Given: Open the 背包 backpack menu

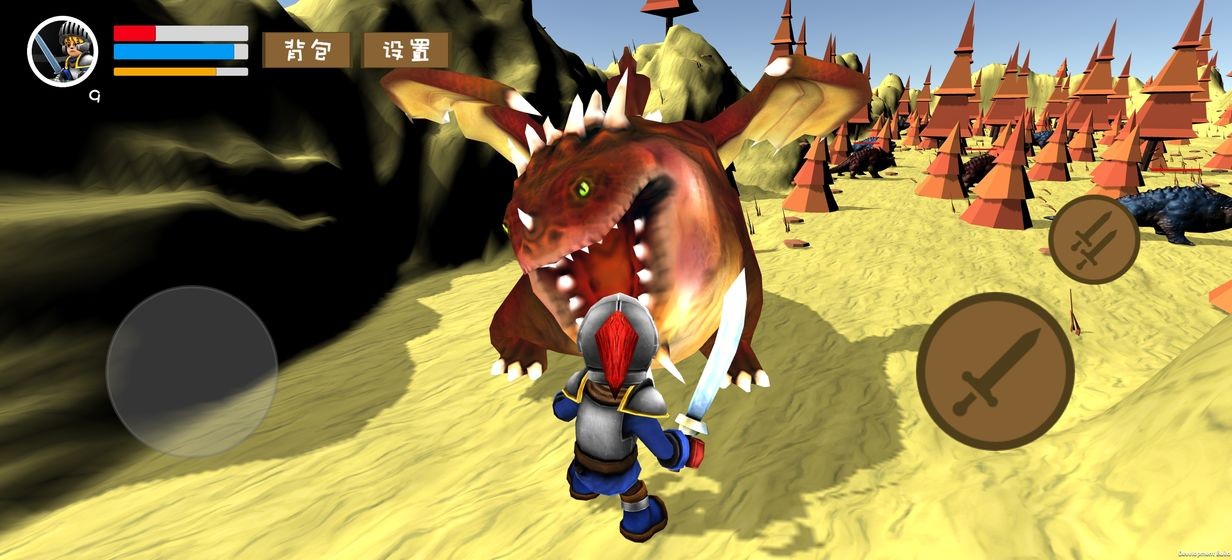Looking at the screenshot, I should click(306, 50).
